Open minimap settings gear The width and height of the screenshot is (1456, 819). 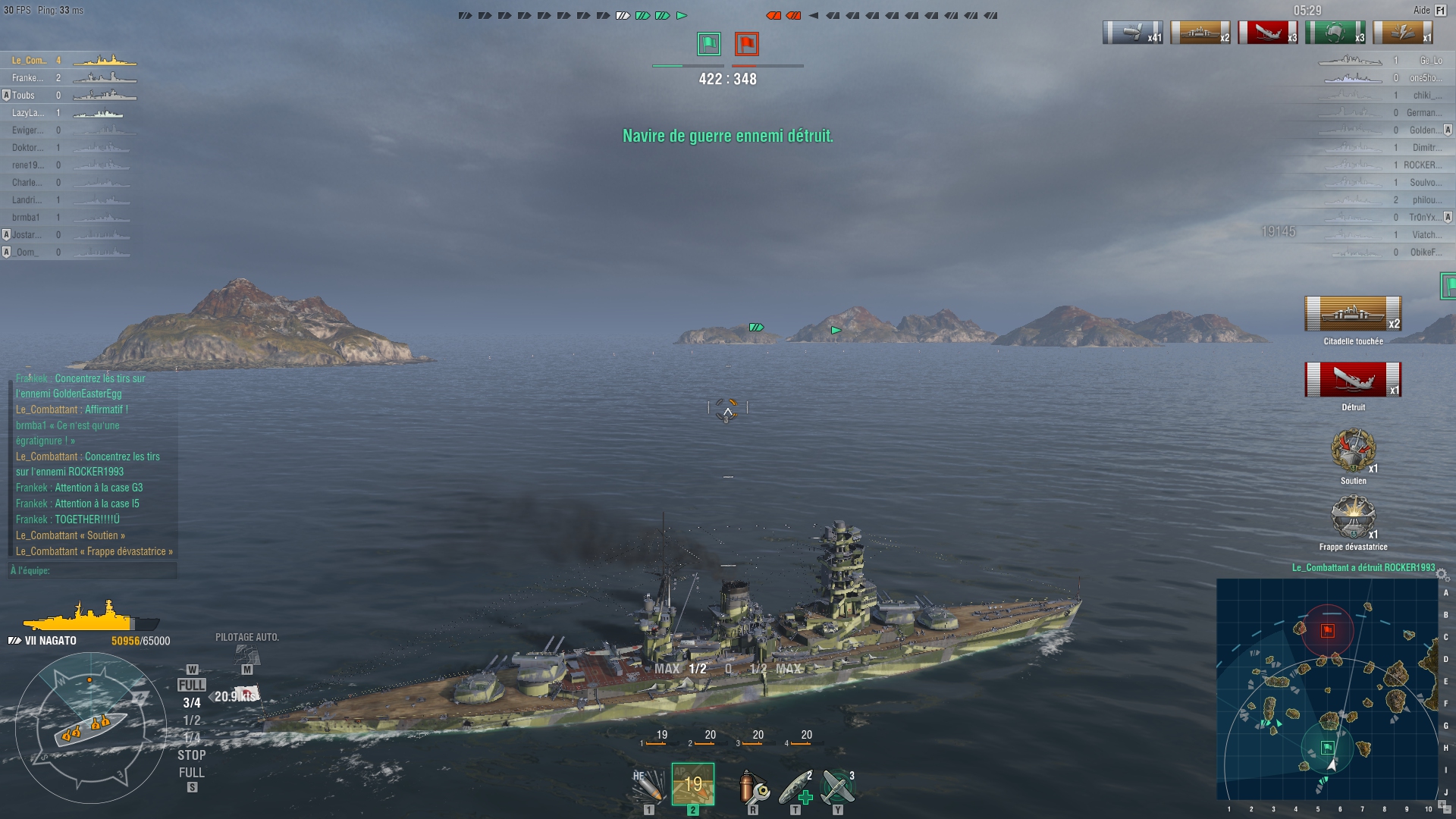(x=1442, y=575)
